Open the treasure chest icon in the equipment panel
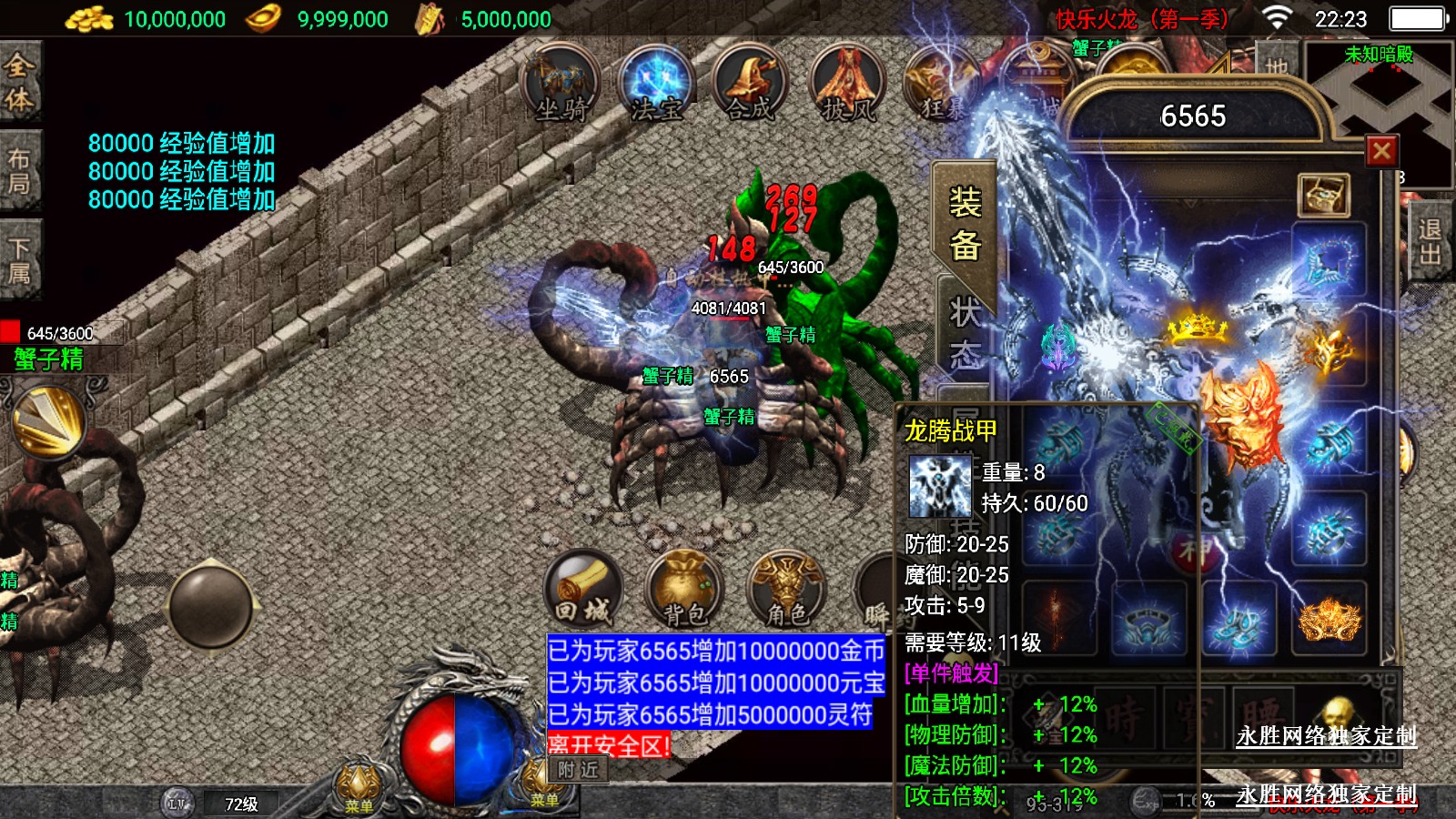 [x=1322, y=194]
